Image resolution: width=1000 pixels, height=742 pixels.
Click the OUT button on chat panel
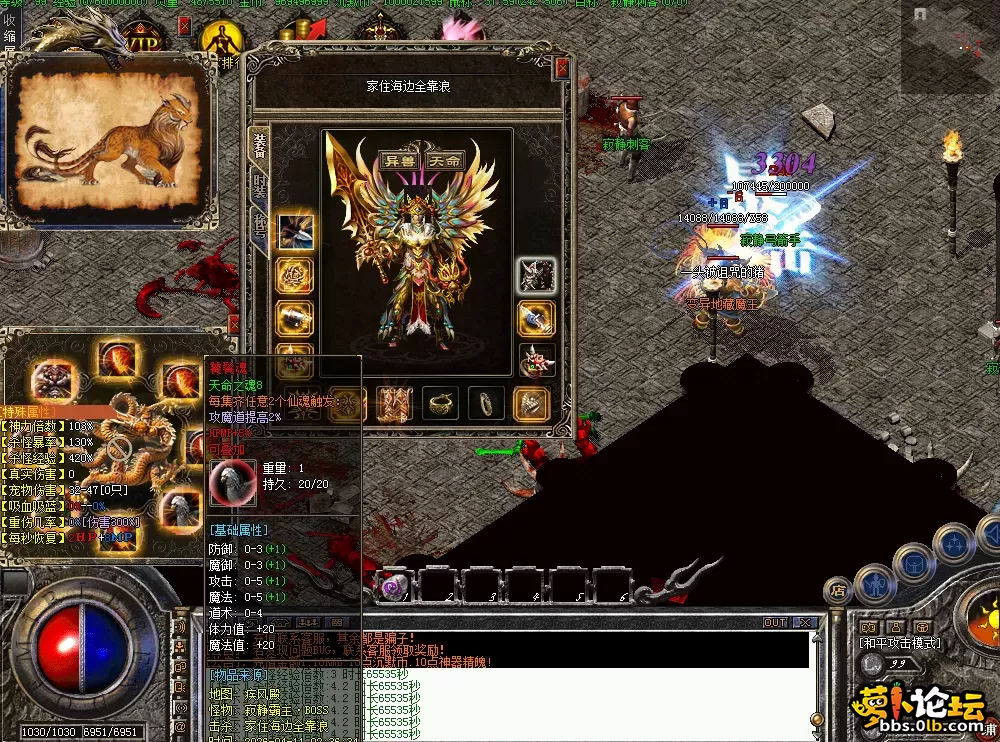tap(775, 622)
